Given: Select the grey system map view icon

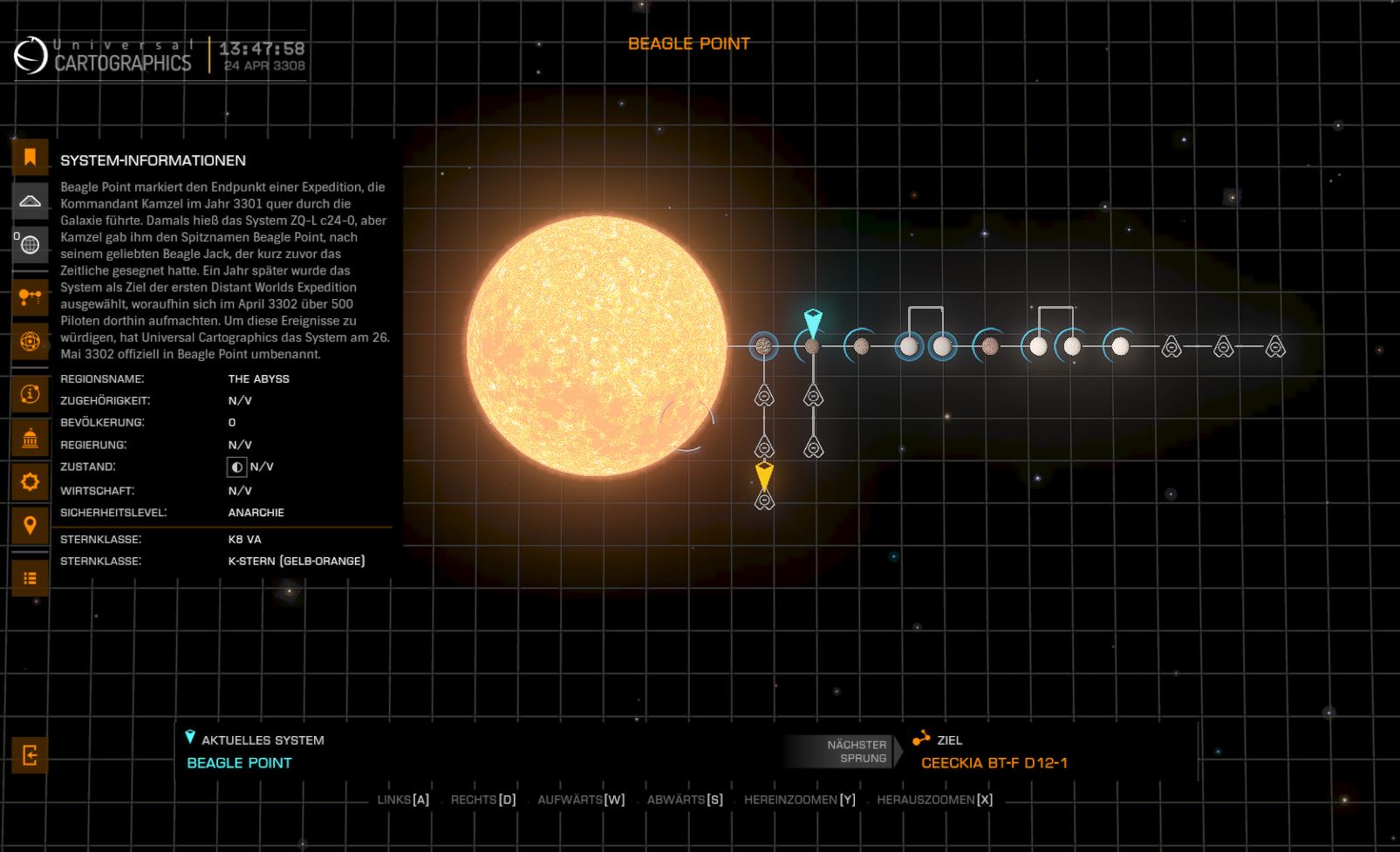Looking at the screenshot, I should 30,201.
